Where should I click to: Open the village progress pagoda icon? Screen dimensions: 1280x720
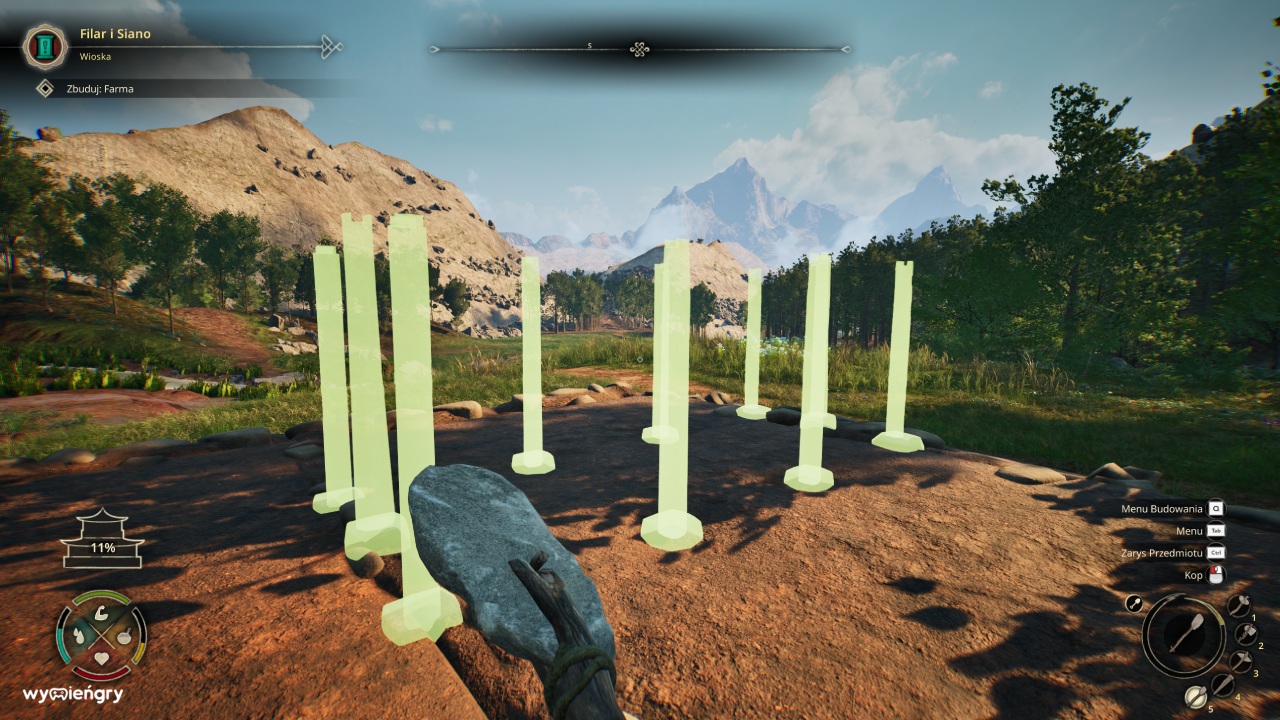103,540
